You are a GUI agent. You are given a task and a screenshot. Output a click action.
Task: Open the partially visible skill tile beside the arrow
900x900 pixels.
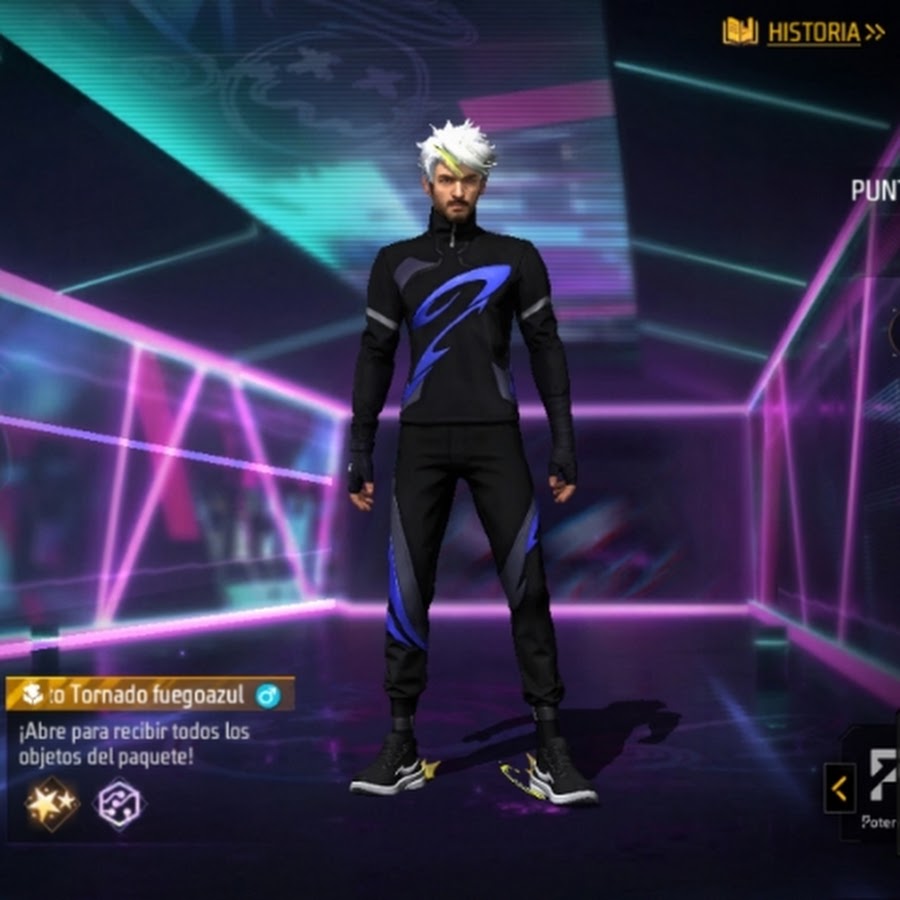point(880,785)
